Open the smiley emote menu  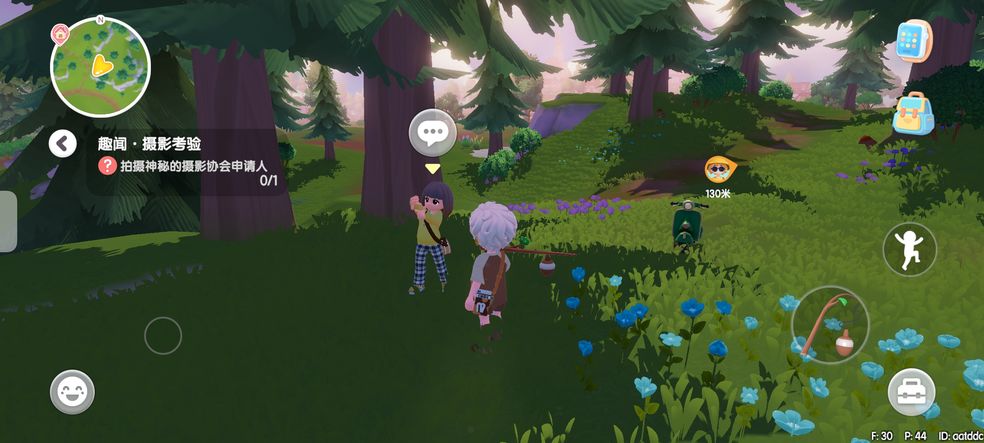tap(72, 392)
